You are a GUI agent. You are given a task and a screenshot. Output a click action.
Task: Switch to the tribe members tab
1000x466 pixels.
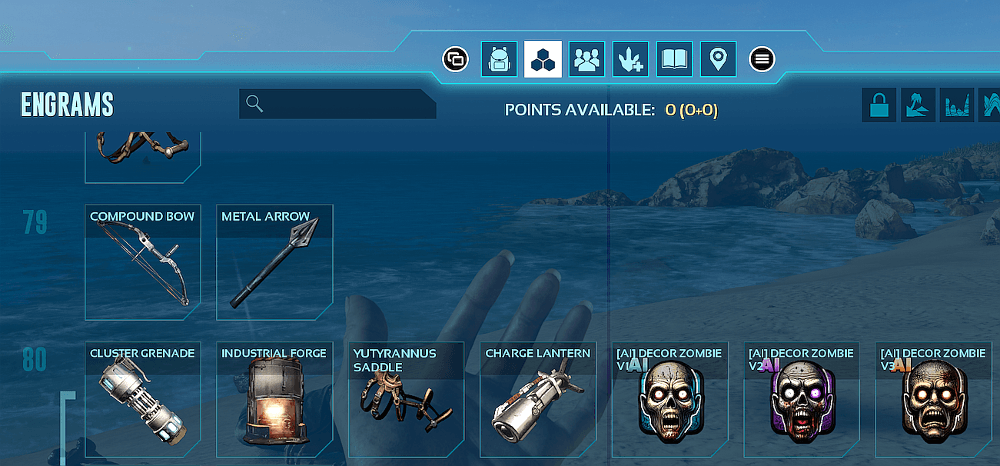pyautogui.click(x=587, y=59)
